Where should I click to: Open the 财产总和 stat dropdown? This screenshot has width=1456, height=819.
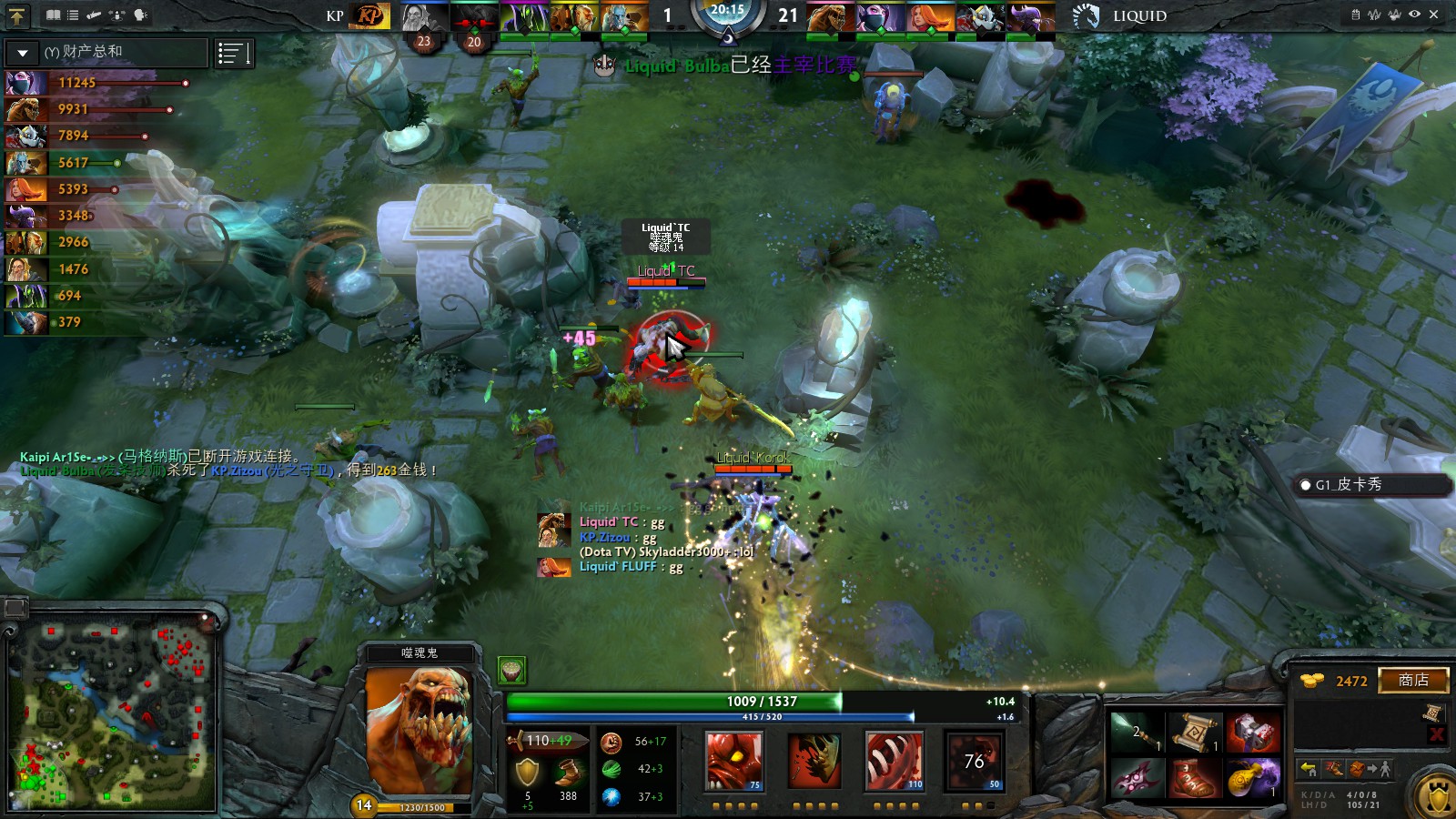click(23, 53)
